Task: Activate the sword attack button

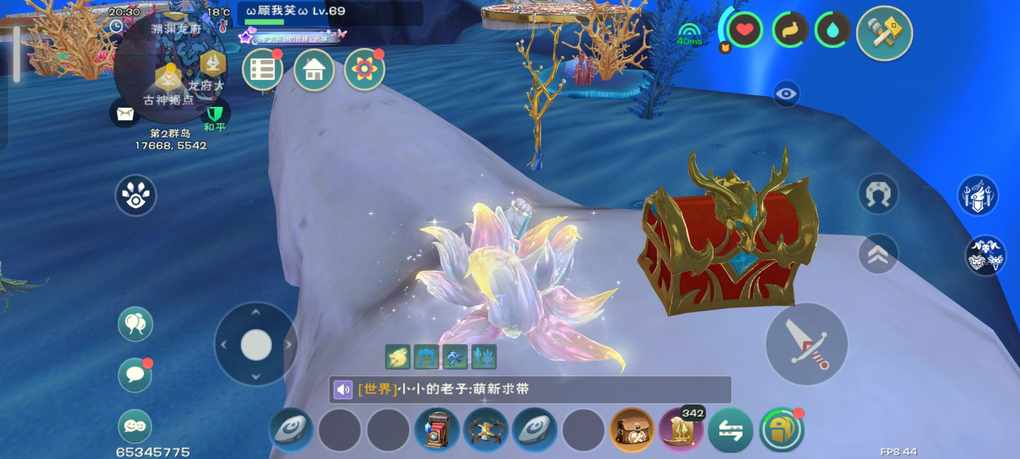Action: coord(806,344)
